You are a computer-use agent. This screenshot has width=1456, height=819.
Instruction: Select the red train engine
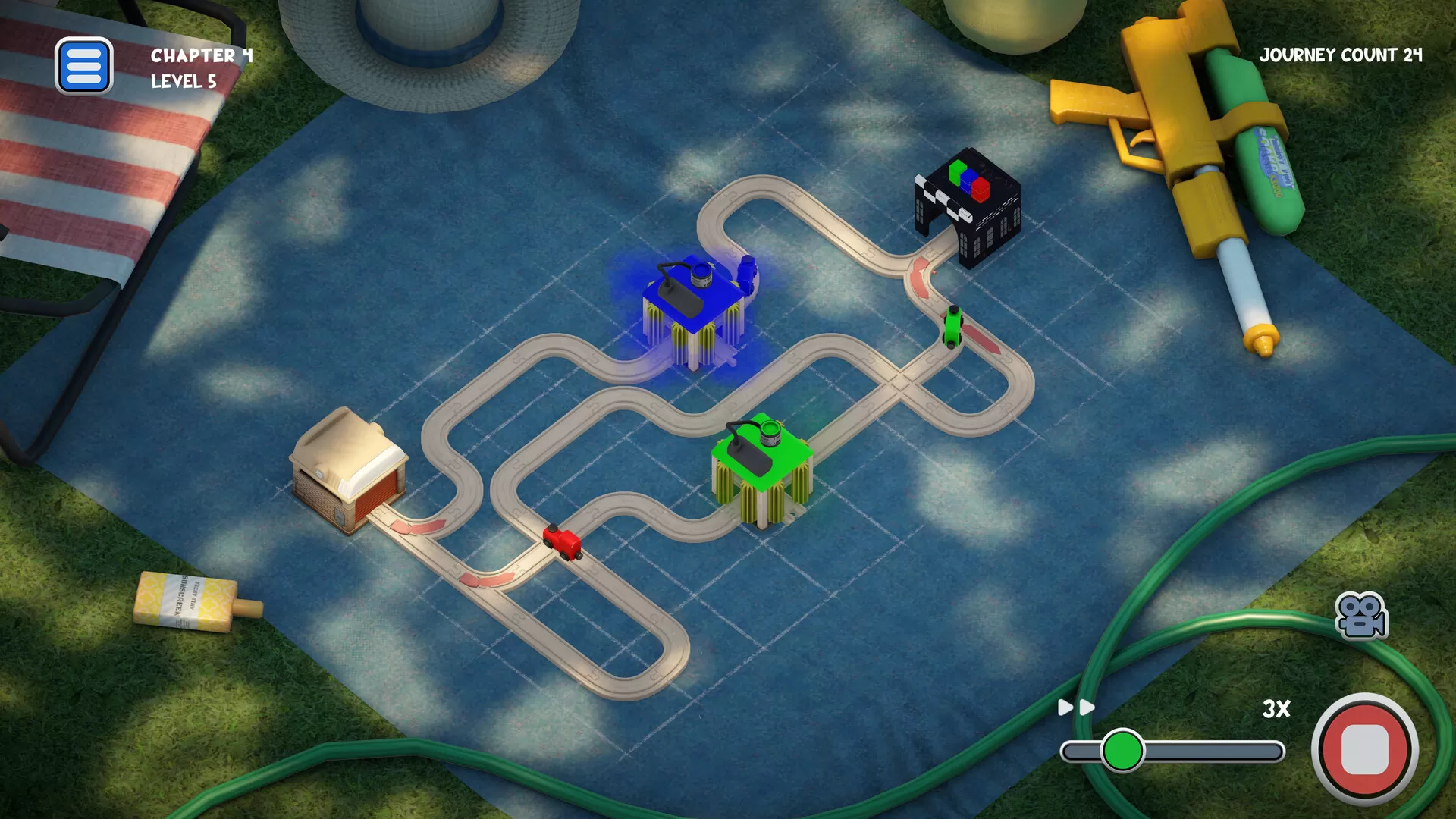(563, 543)
